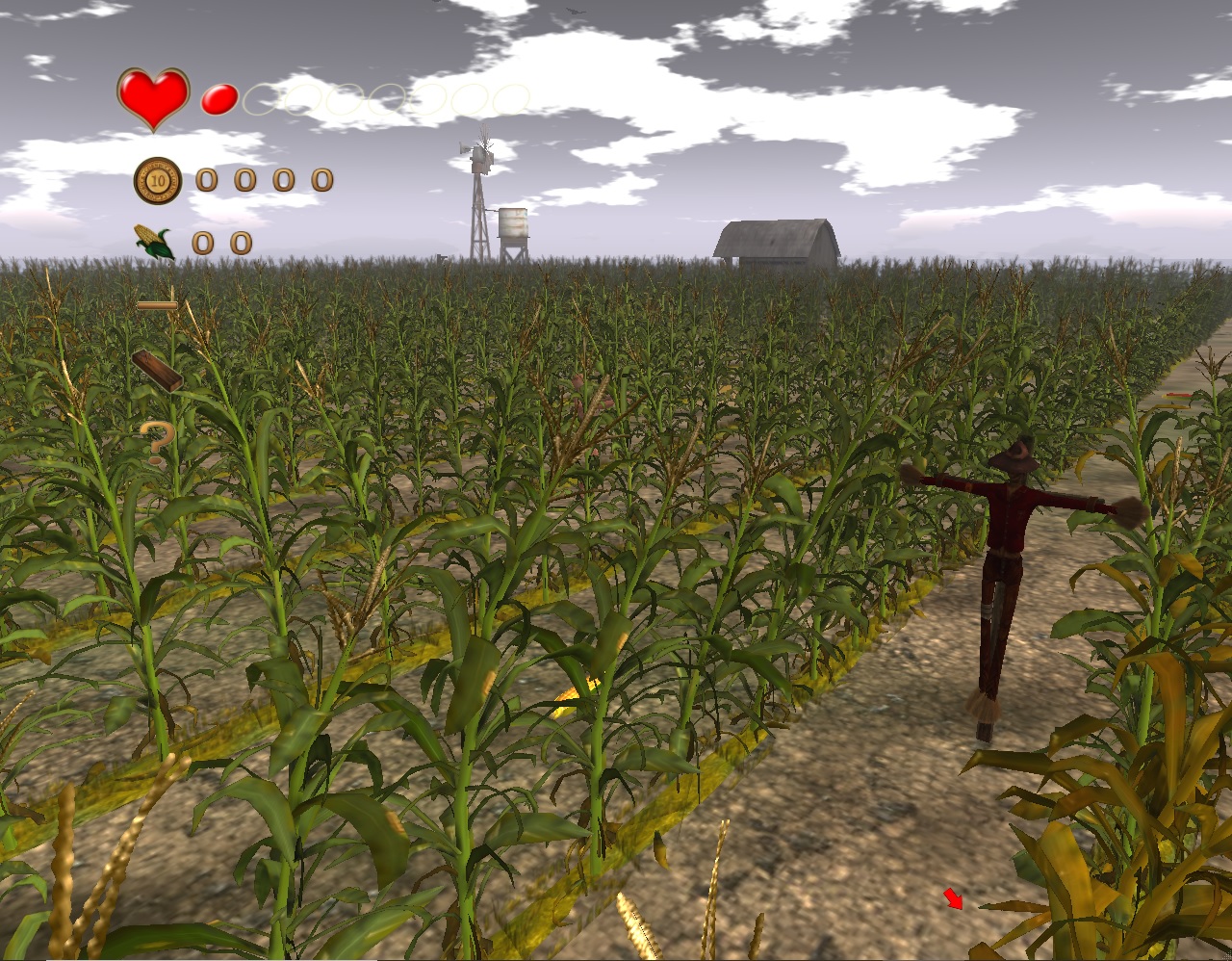Image resolution: width=1232 pixels, height=961 pixels.
Task: Click the red heart health icon
Action: 153,98
